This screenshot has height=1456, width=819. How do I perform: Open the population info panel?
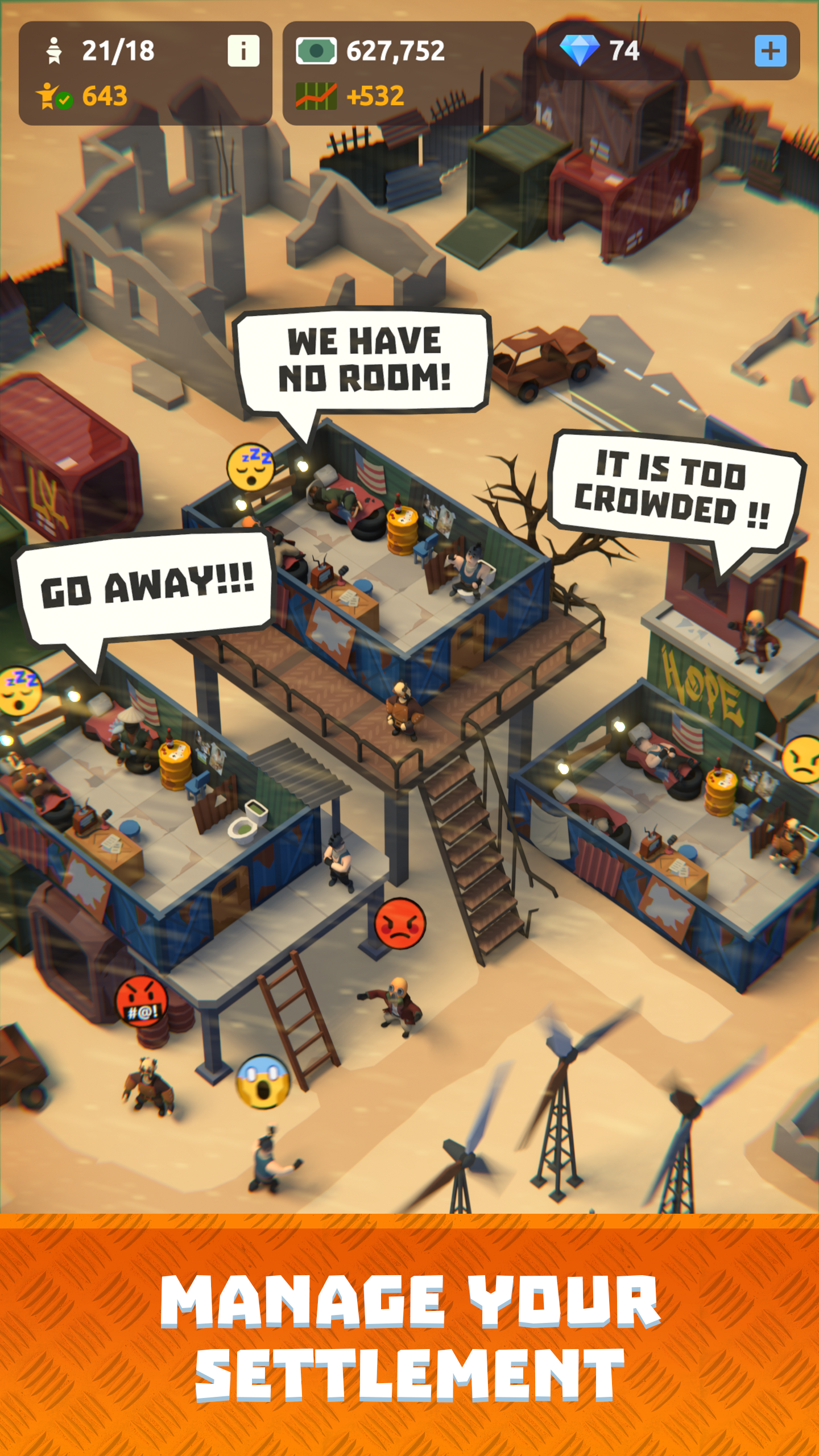tap(243, 50)
